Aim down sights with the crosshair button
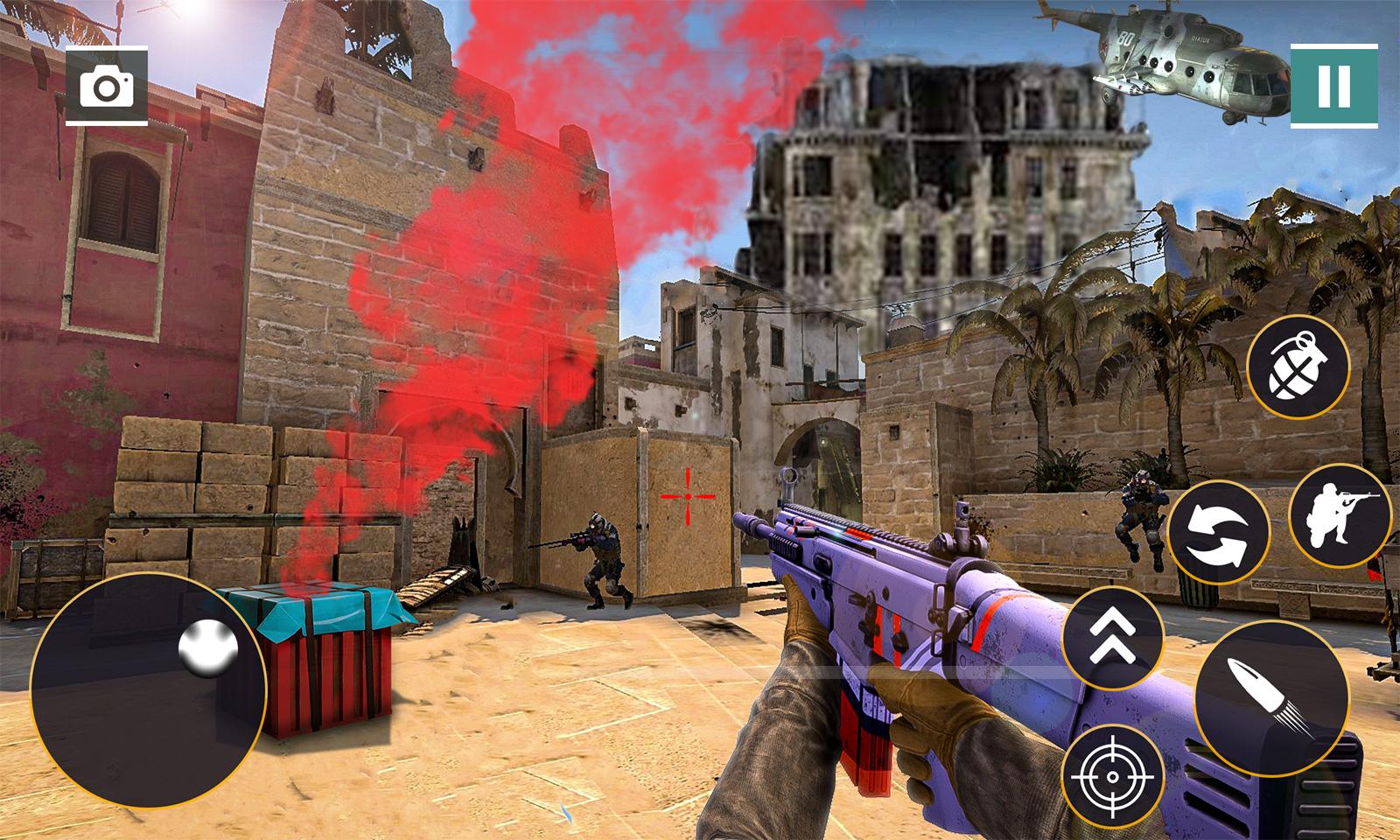The width and height of the screenshot is (1400, 840). 1114,774
